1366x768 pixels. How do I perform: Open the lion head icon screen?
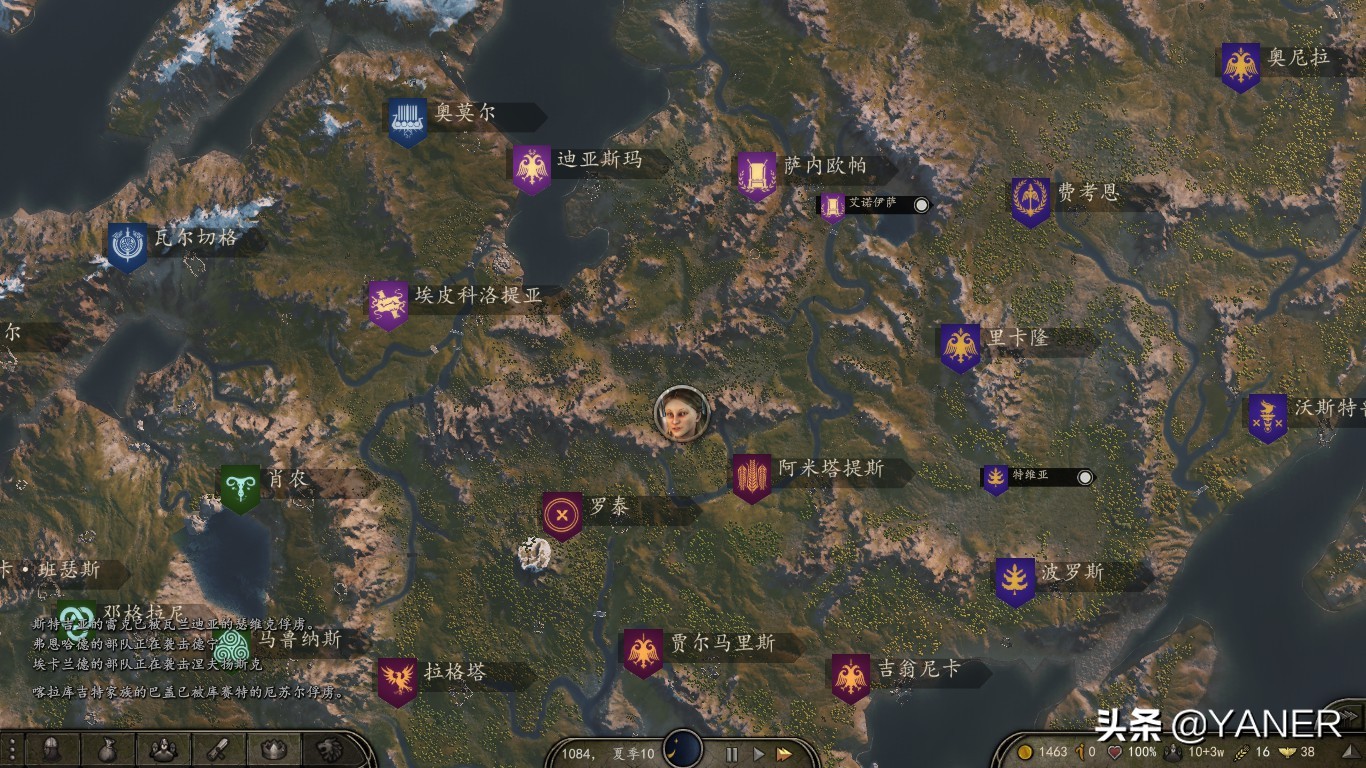click(327, 749)
